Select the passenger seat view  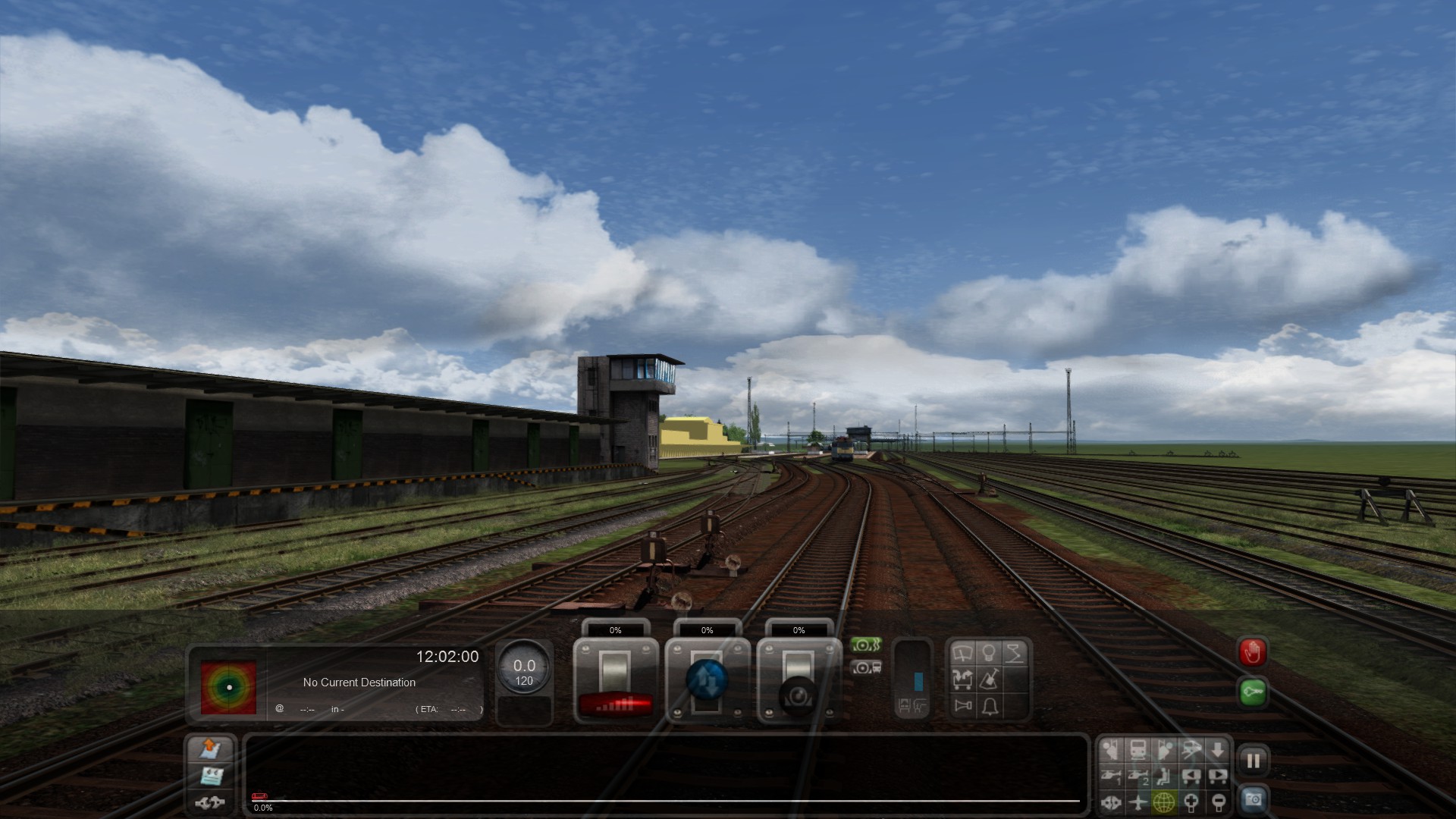1164,776
